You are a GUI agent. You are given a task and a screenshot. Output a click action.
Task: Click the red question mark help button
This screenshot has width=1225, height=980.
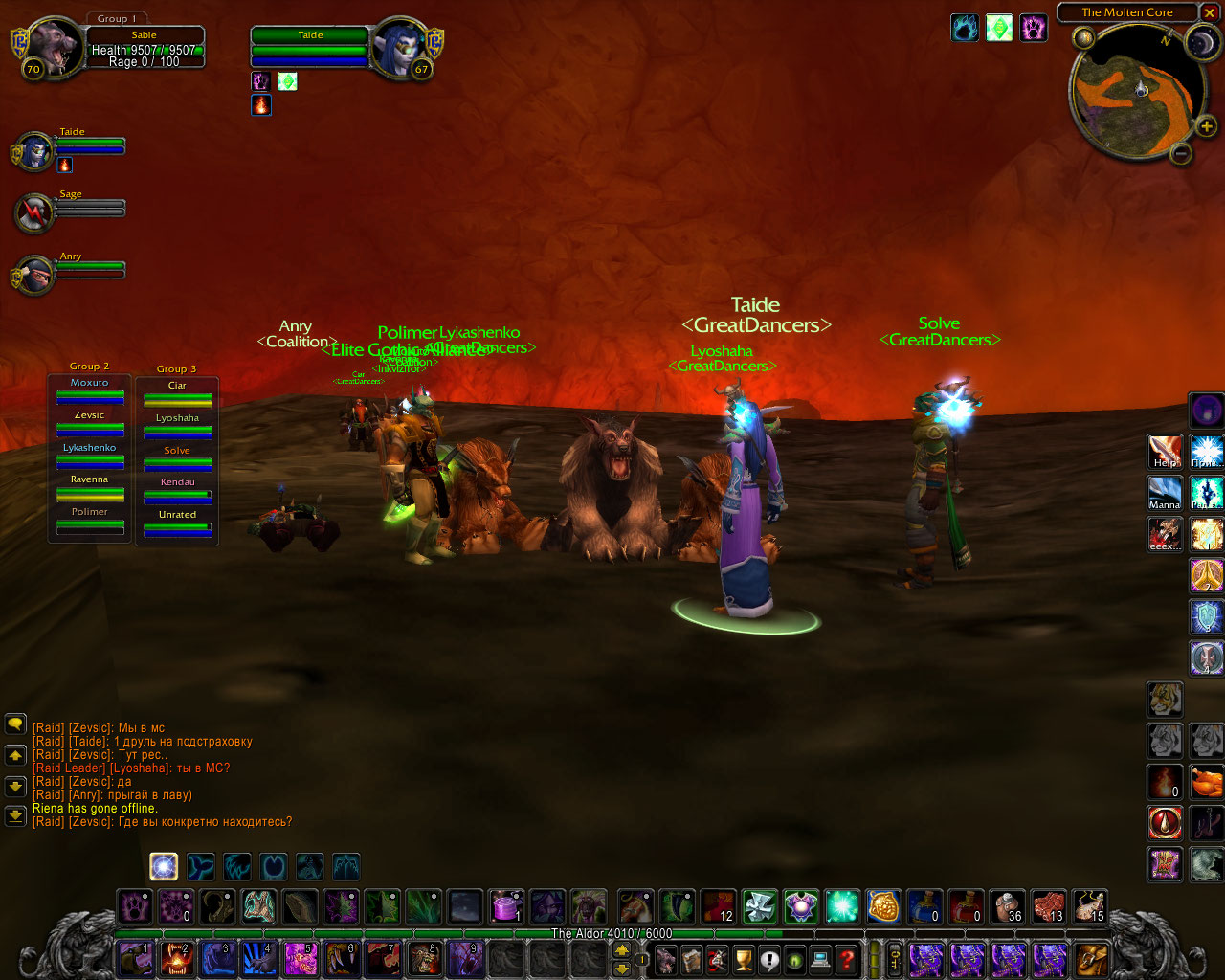click(x=846, y=958)
